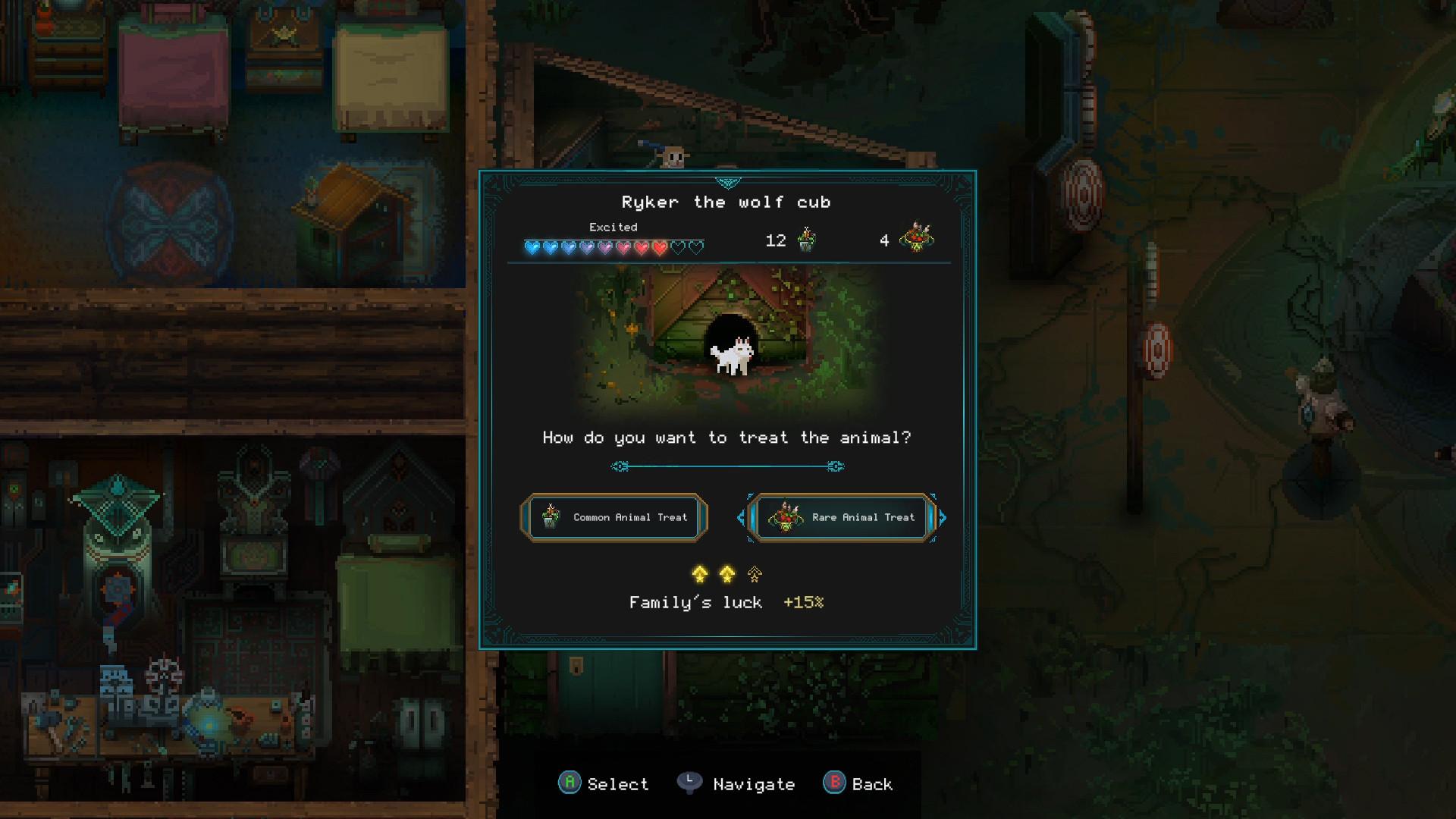Choose the Rare Animal Treat option
The width and height of the screenshot is (1456, 819).
[x=842, y=518]
